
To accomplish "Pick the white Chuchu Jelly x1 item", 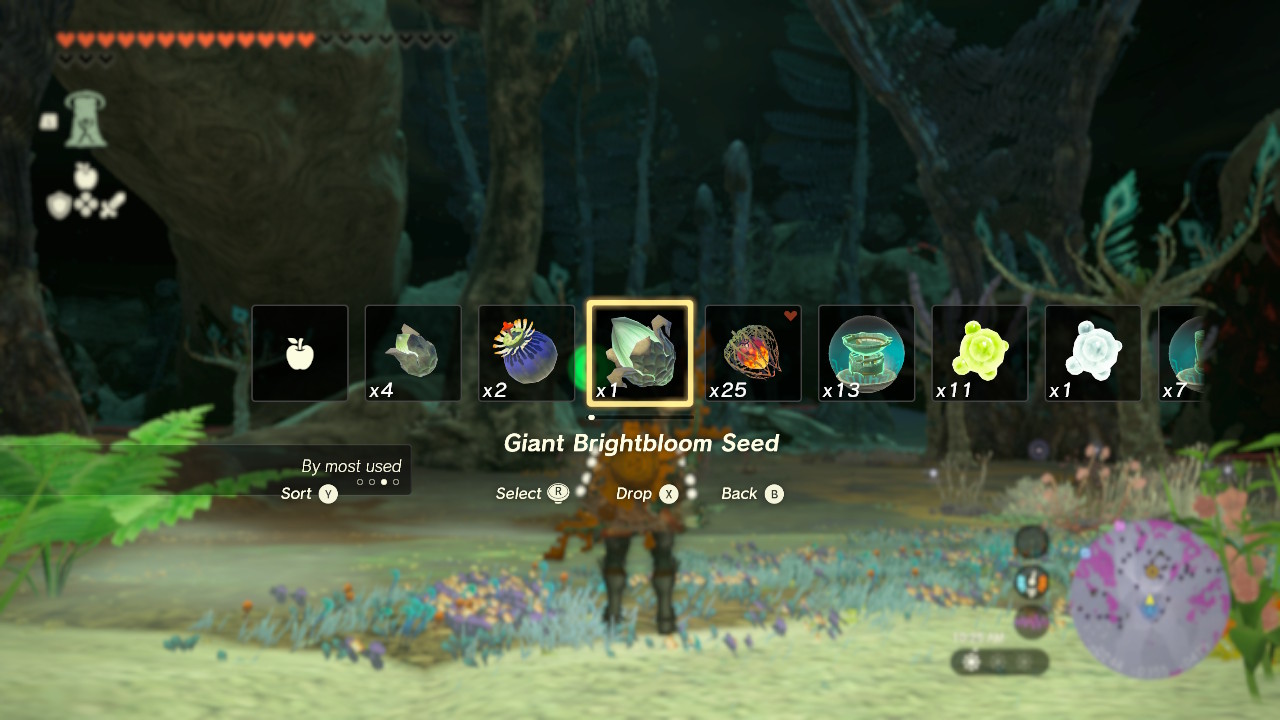I will click(x=1092, y=352).
